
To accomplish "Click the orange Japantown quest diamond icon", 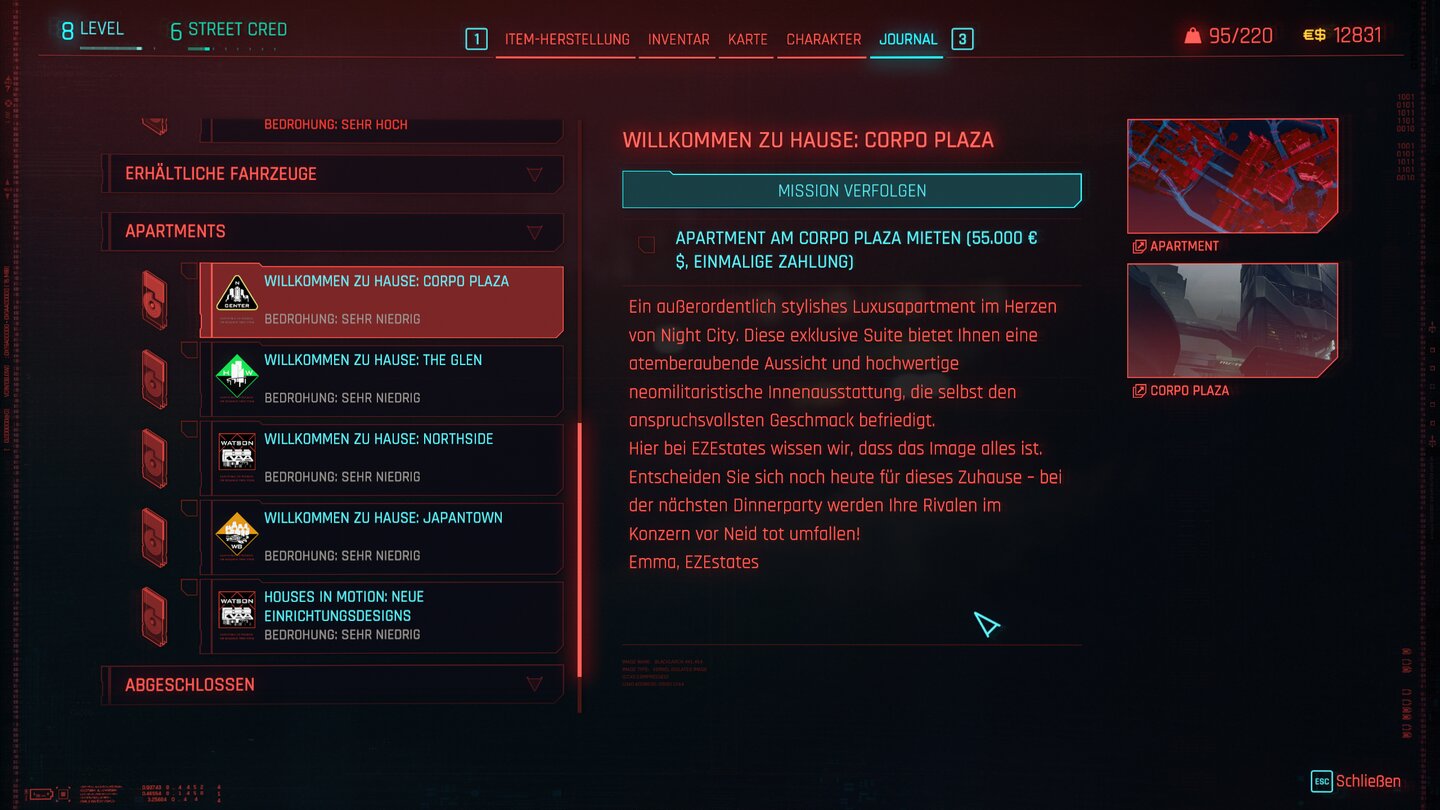I will (x=237, y=533).
